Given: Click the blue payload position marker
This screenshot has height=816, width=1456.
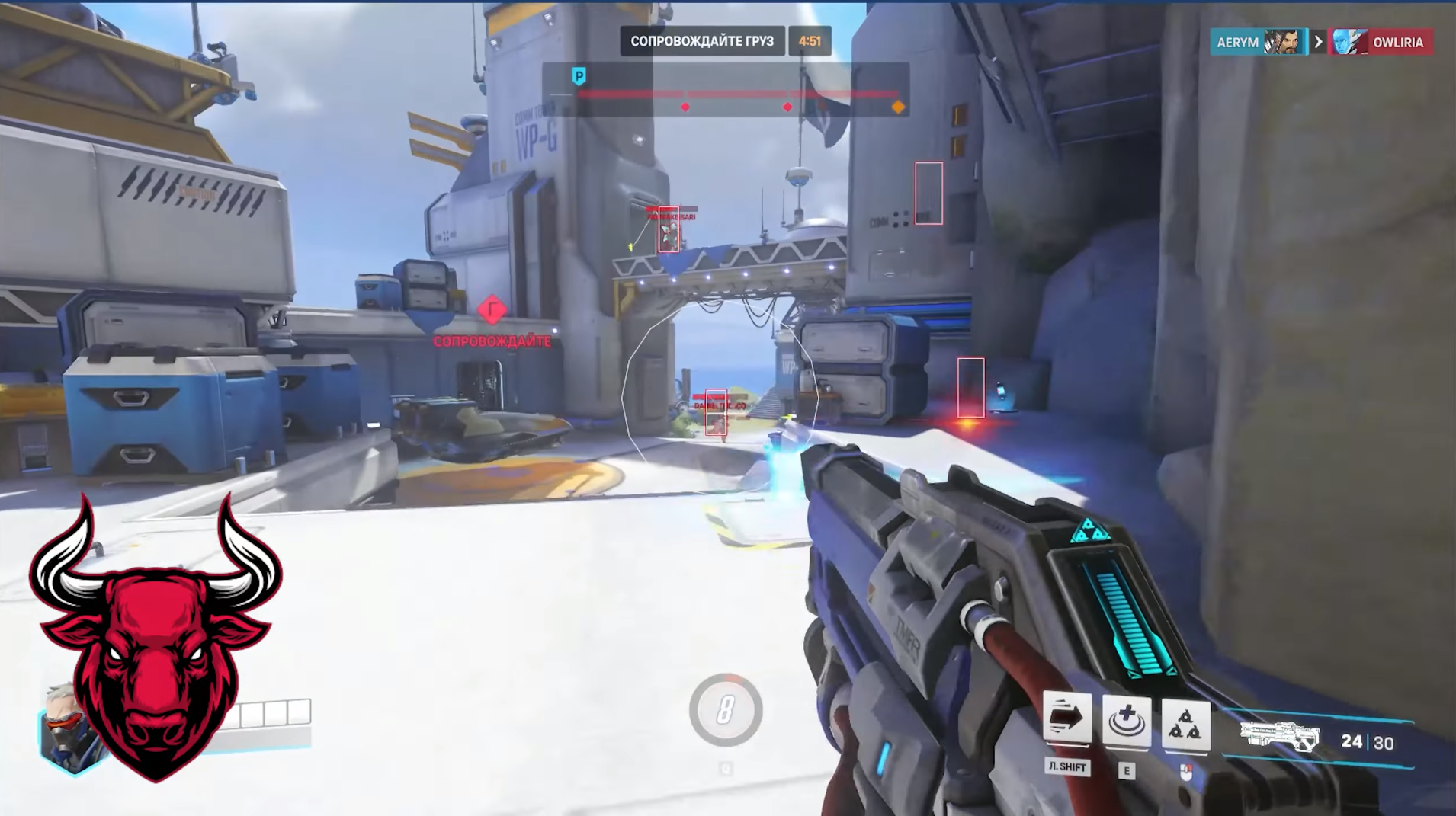Looking at the screenshot, I should (579, 76).
